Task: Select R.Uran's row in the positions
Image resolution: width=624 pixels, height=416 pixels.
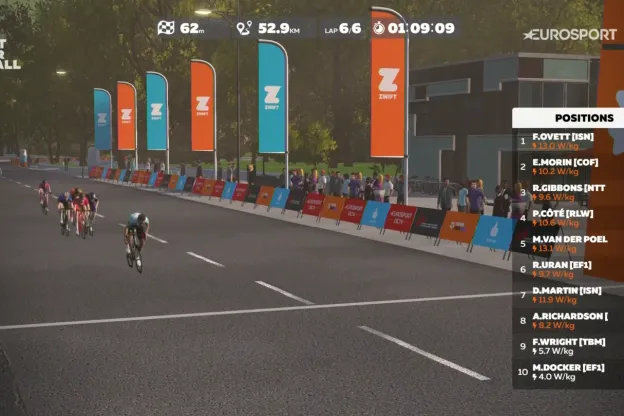Action: coord(566,269)
